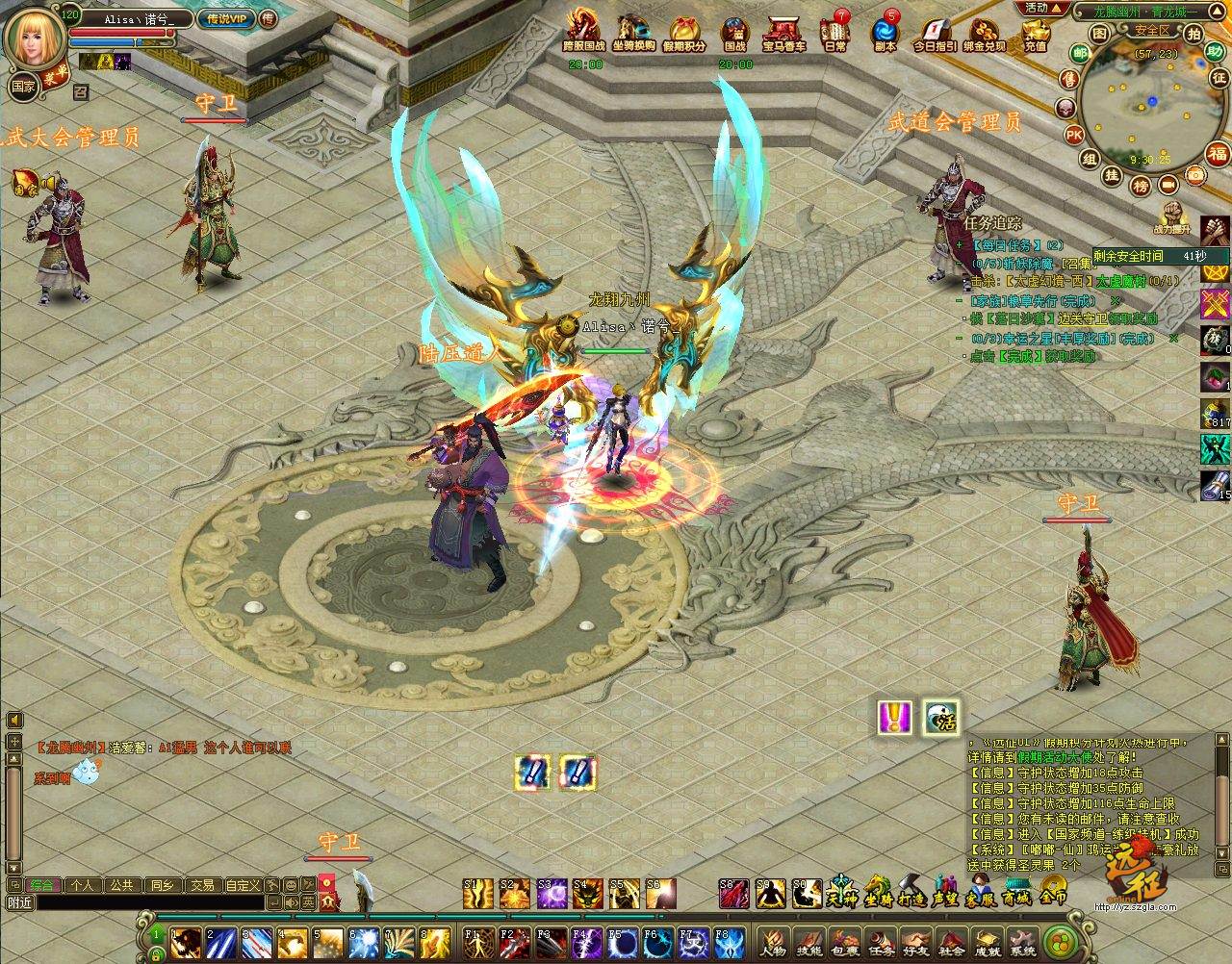This screenshot has height=964, width=1232.
Task: Open the 包裹 inventory bag
Action: (x=844, y=940)
